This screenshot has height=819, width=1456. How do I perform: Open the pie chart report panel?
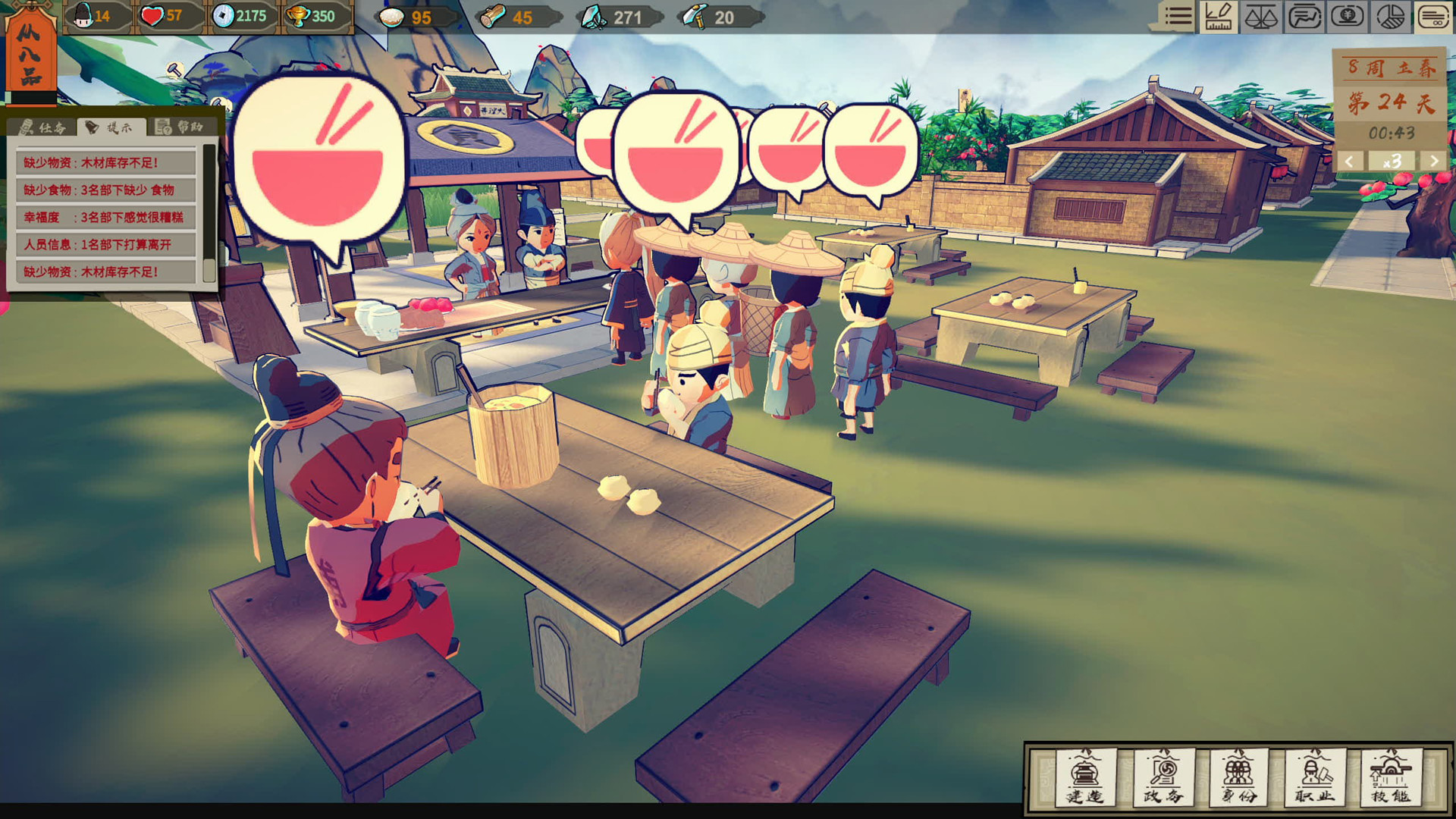click(x=1390, y=17)
